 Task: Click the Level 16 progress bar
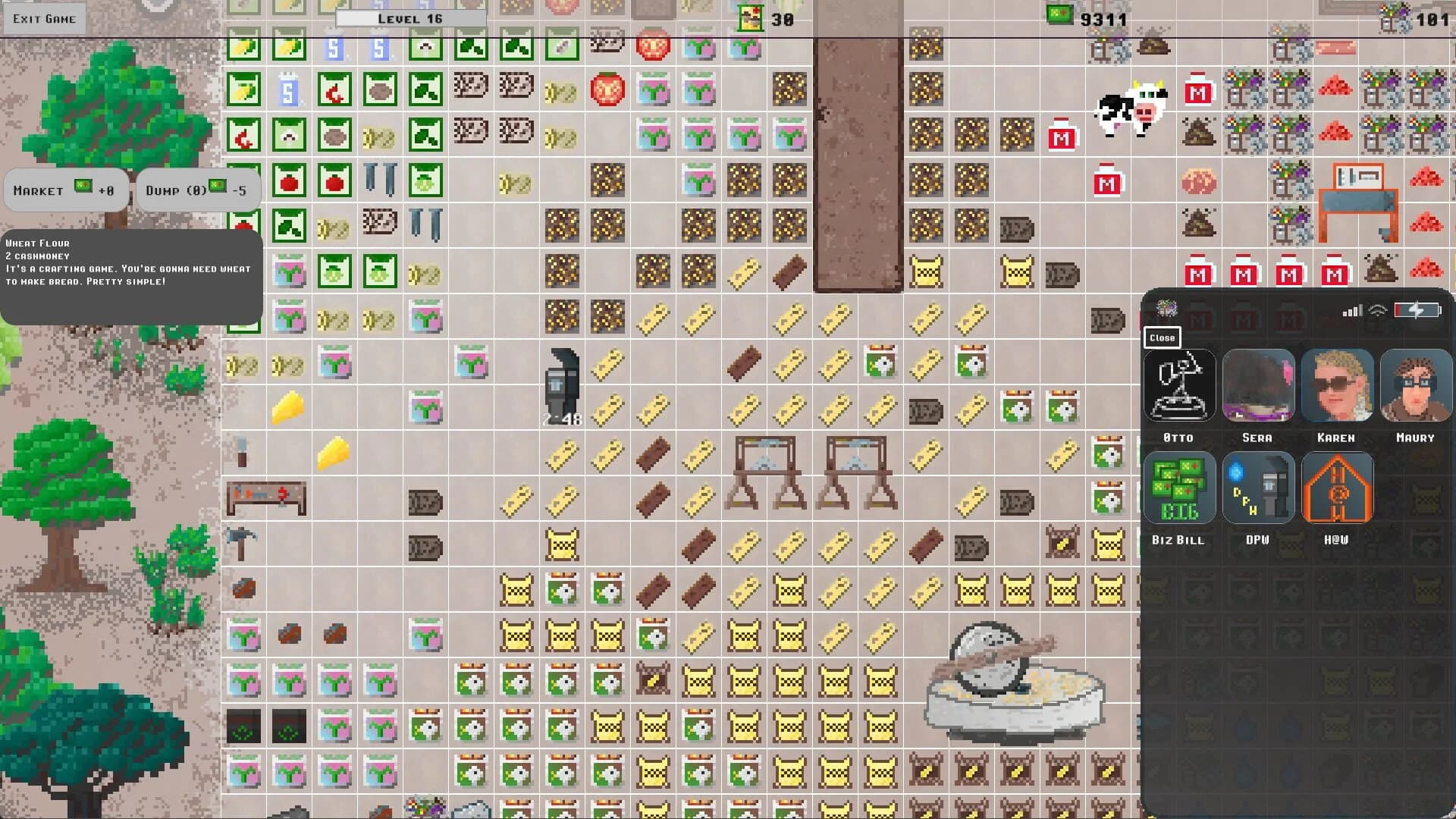[x=409, y=16]
